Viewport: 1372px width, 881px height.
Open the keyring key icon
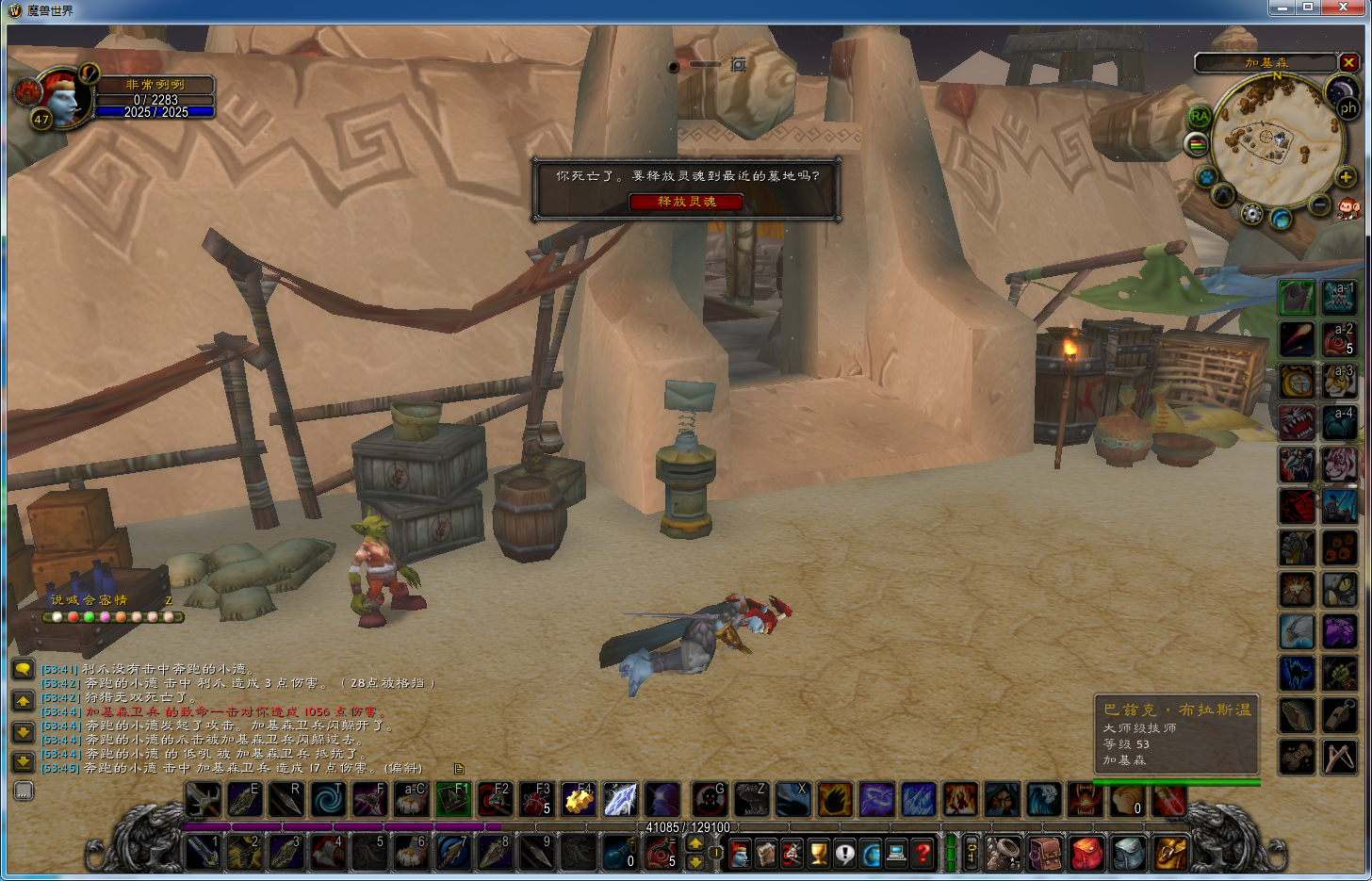tap(972, 854)
